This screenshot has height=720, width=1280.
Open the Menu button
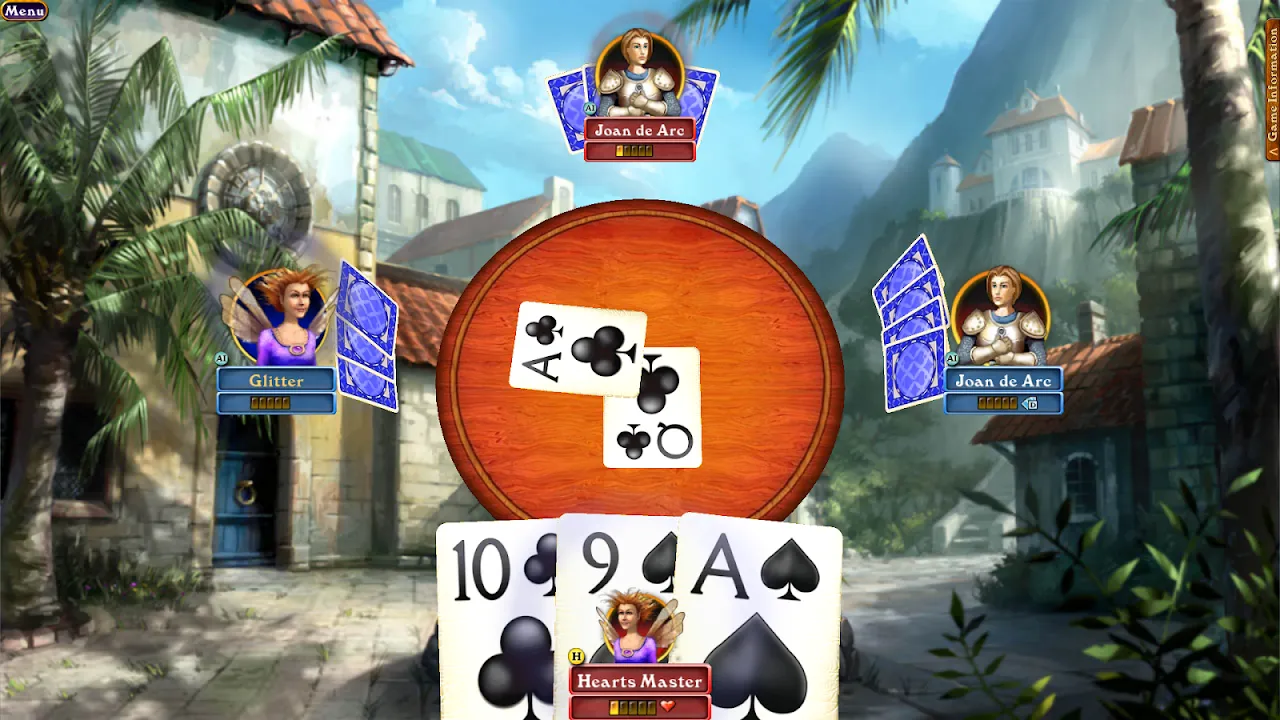(25, 11)
